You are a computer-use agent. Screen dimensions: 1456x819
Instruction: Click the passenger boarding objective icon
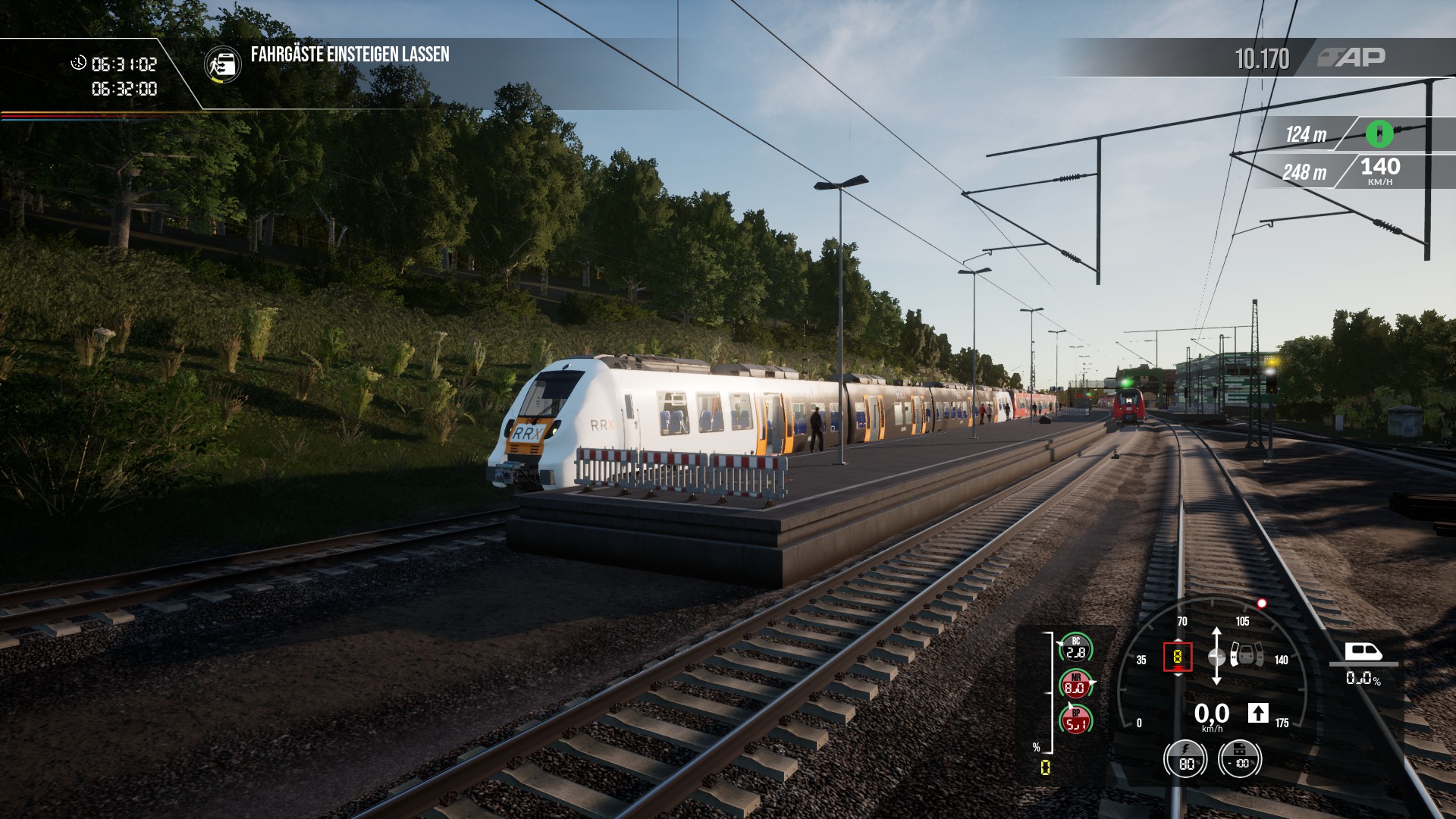click(x=223, y=64)
